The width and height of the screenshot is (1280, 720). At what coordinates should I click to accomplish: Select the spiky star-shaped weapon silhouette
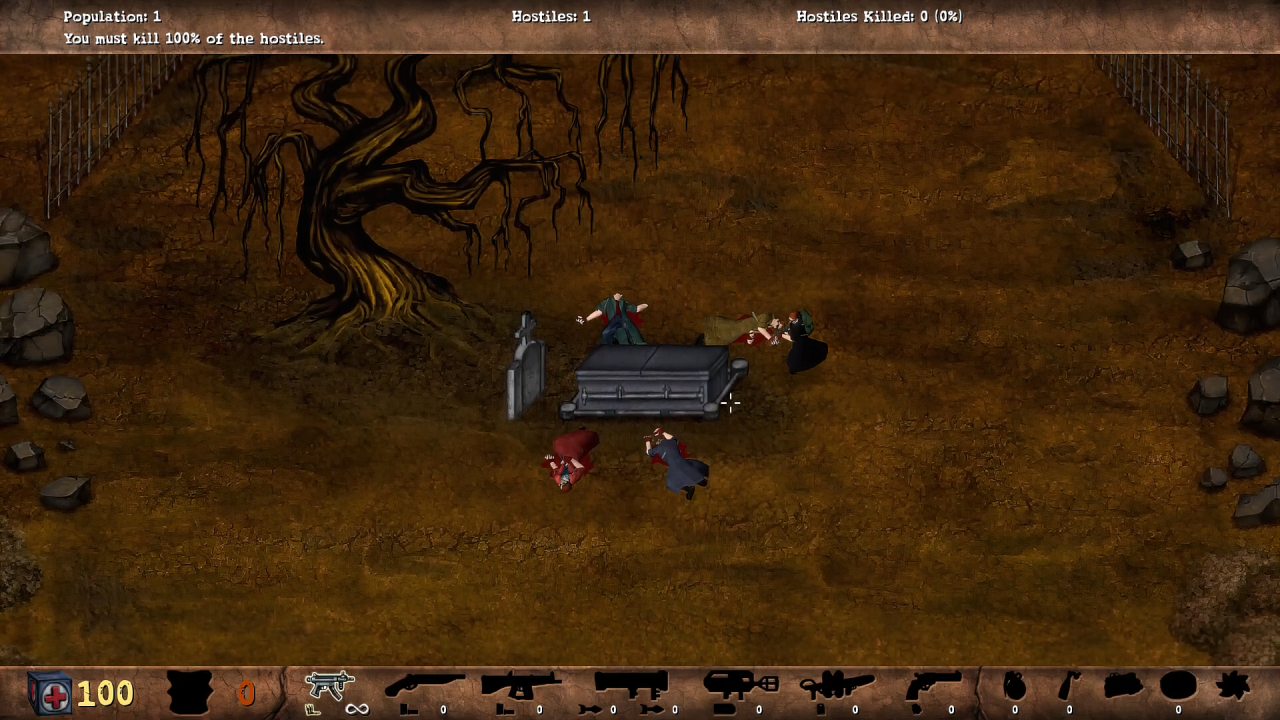click(x=1233, y=687)
